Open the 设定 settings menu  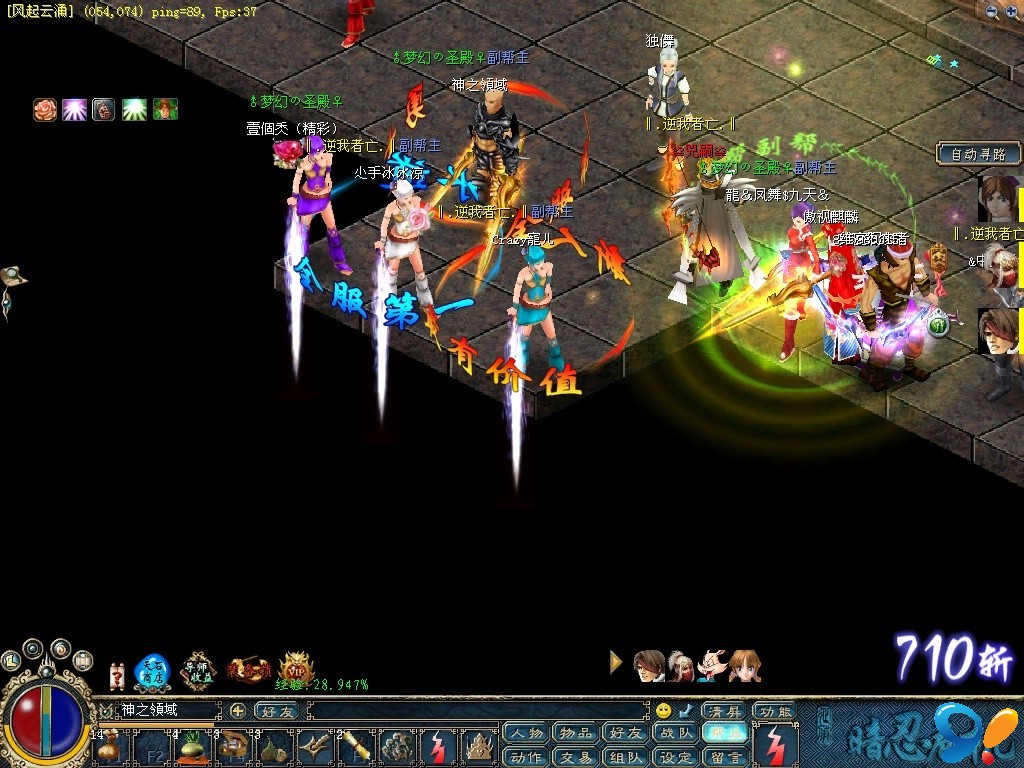[676, 757]
